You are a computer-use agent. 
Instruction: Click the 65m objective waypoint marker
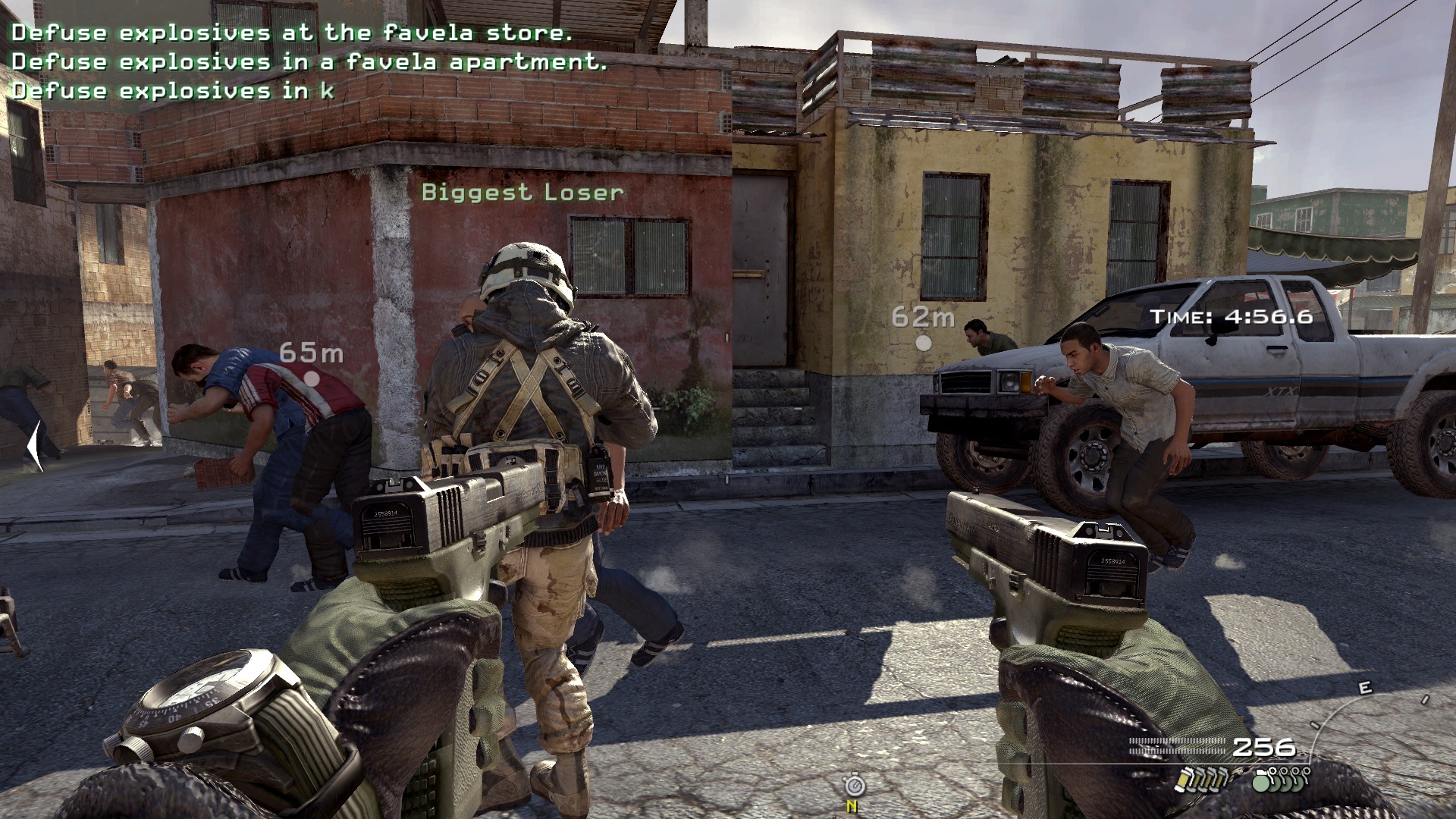point(312,377)
